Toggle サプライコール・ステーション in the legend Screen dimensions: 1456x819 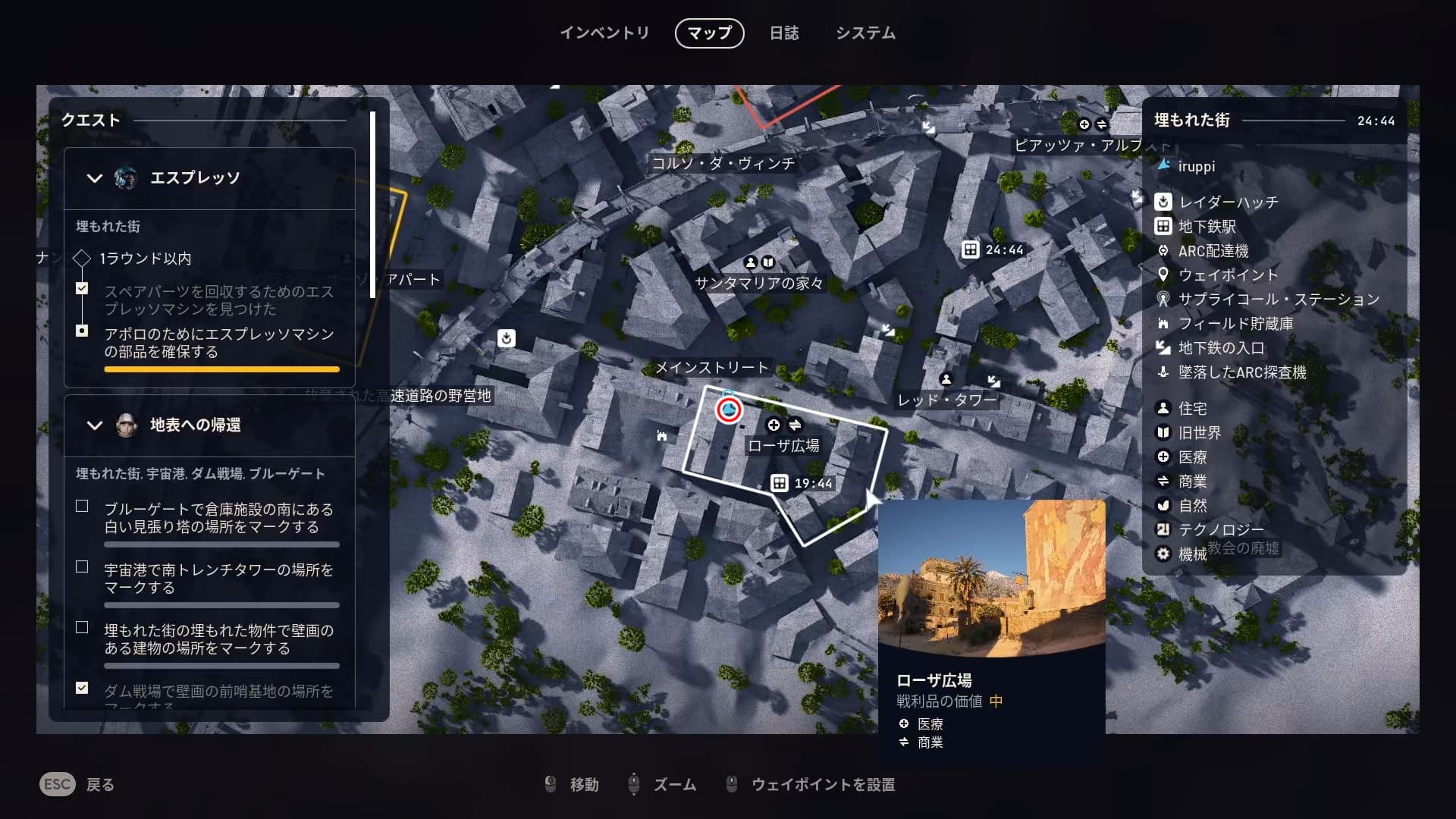(1277, 300)
